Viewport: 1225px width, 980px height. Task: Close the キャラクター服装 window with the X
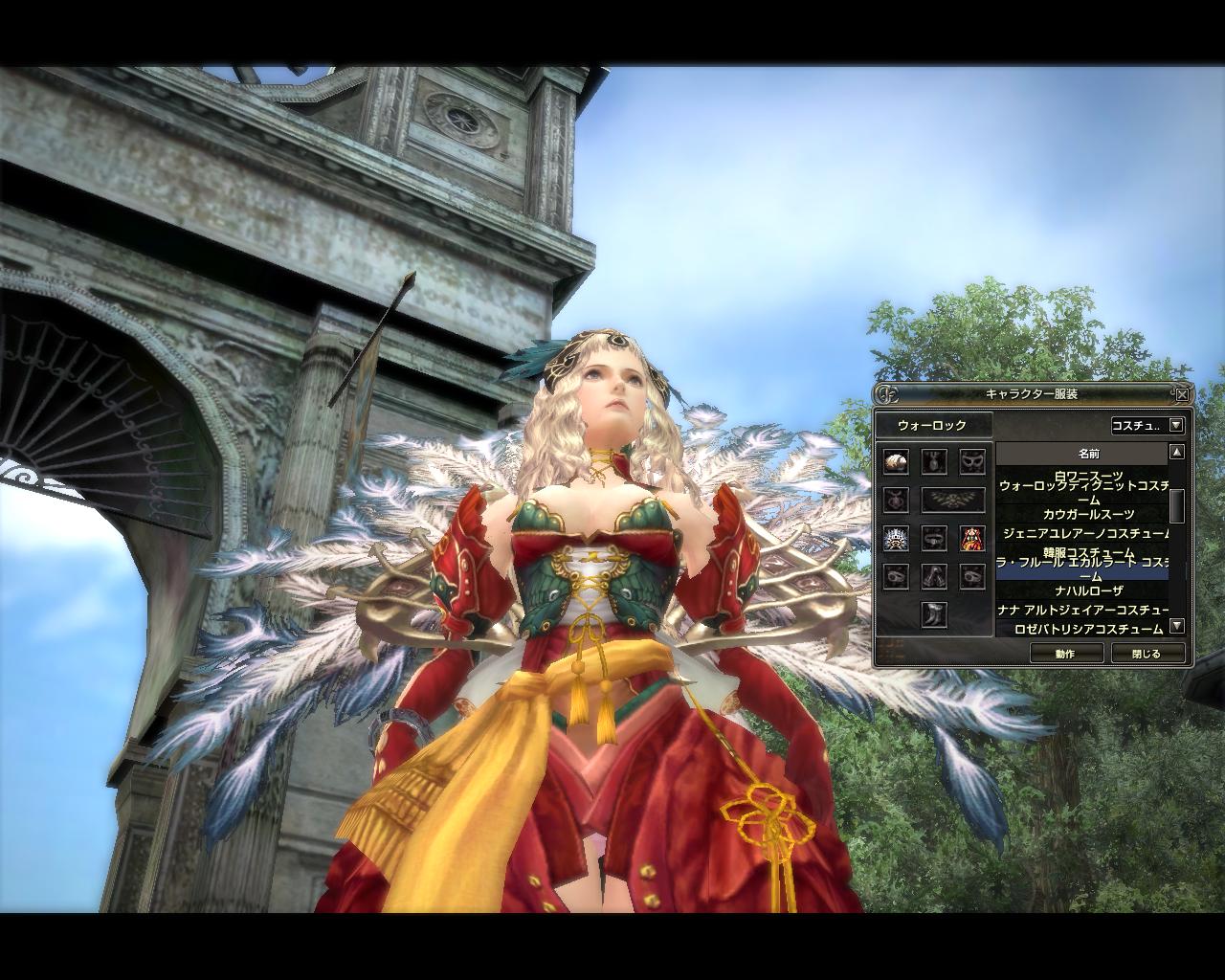[x=1182, y=394]
